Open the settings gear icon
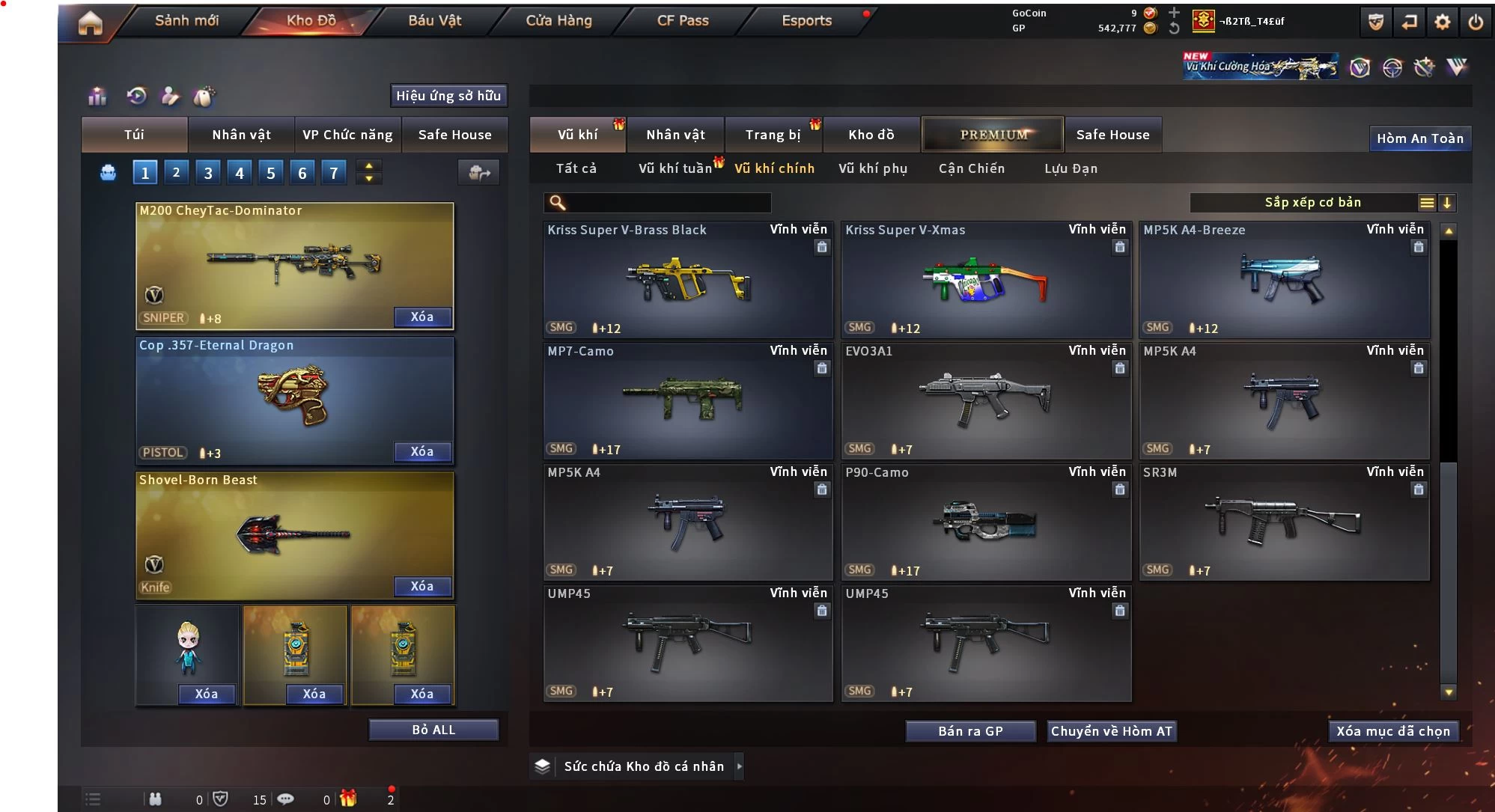Image resolution: width=1495 pixels, height=812 pixels. 1442,22
